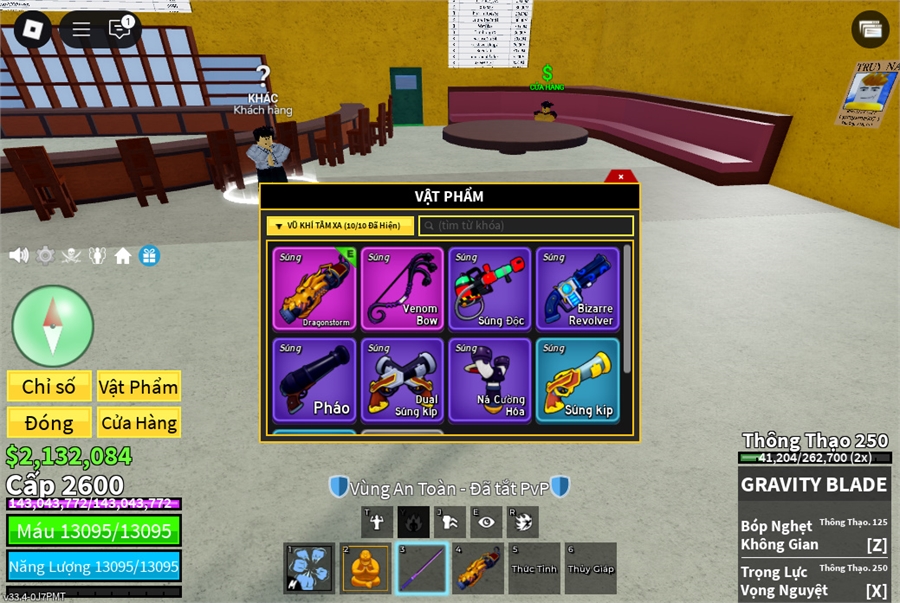Viewport: 900px width, 603px height.
Task: Choose the Dual Súng Kíp pistols
Action: tap(402, 379)
